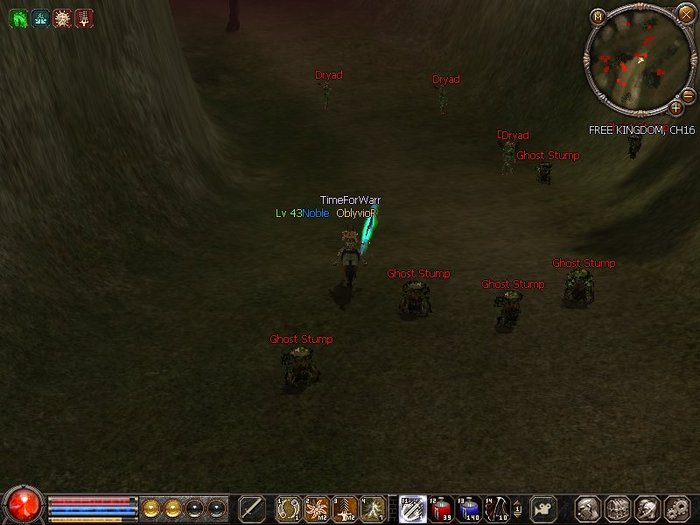Open the system settings gears
The width and height of the screenshot is (700, 525).
(x=676, y=508)
